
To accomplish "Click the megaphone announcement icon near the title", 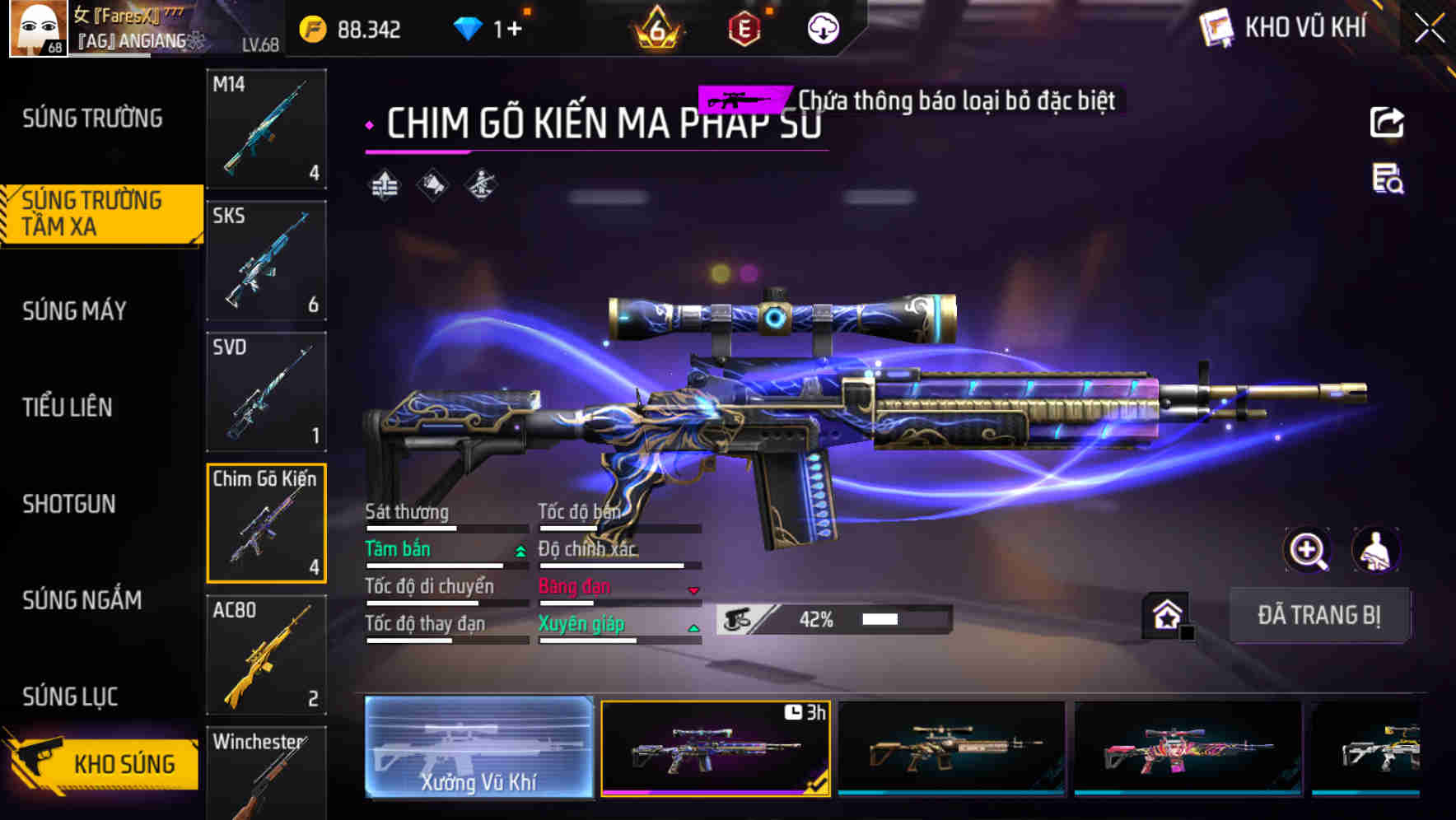I will pos(432,186).
